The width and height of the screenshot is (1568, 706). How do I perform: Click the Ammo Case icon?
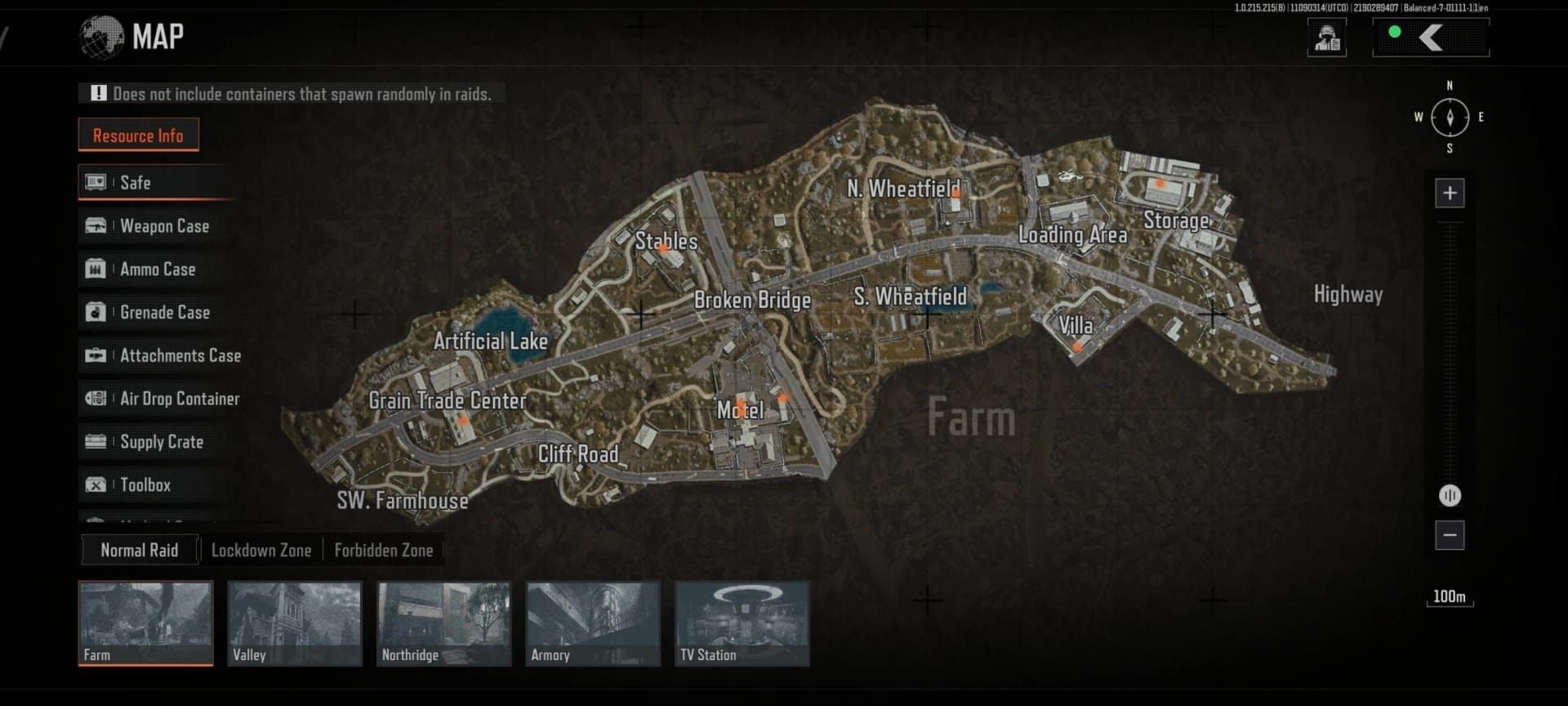point(96,269)
